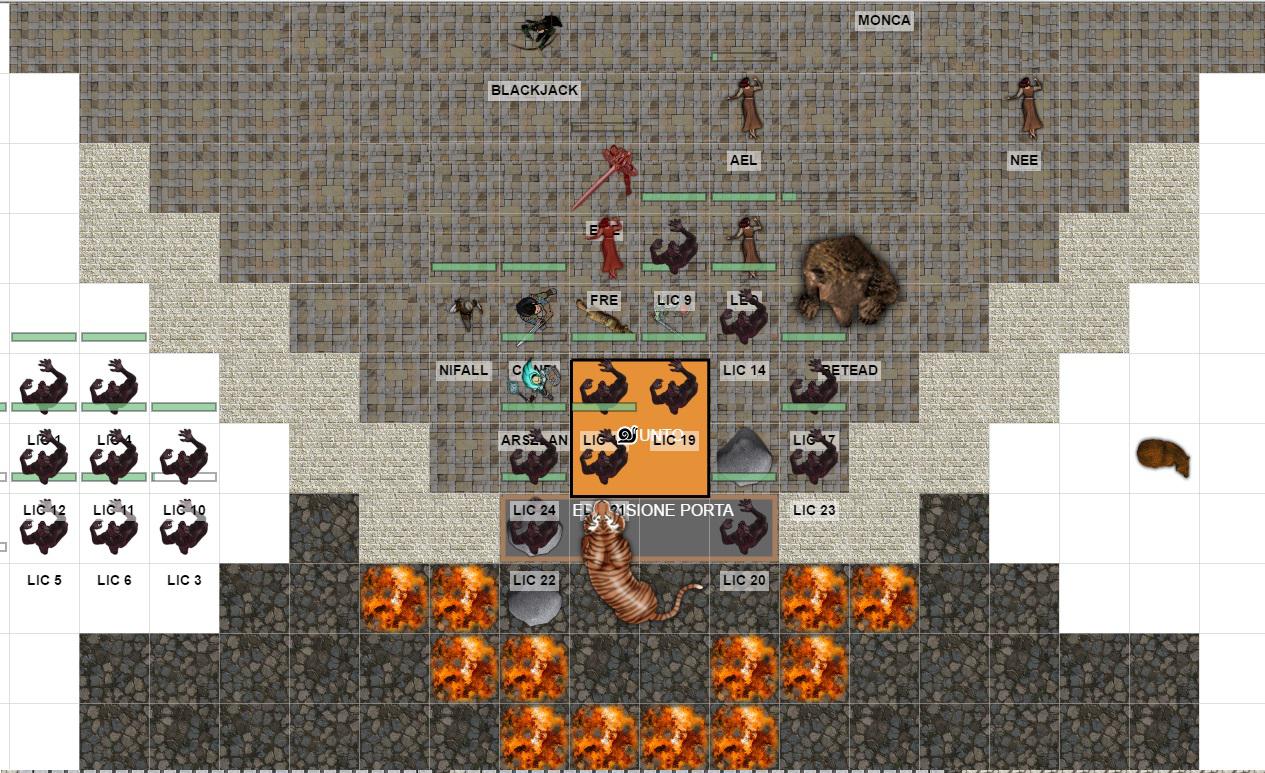Select the token above the AEL label

pyautogui.click(x=745, y=106)
